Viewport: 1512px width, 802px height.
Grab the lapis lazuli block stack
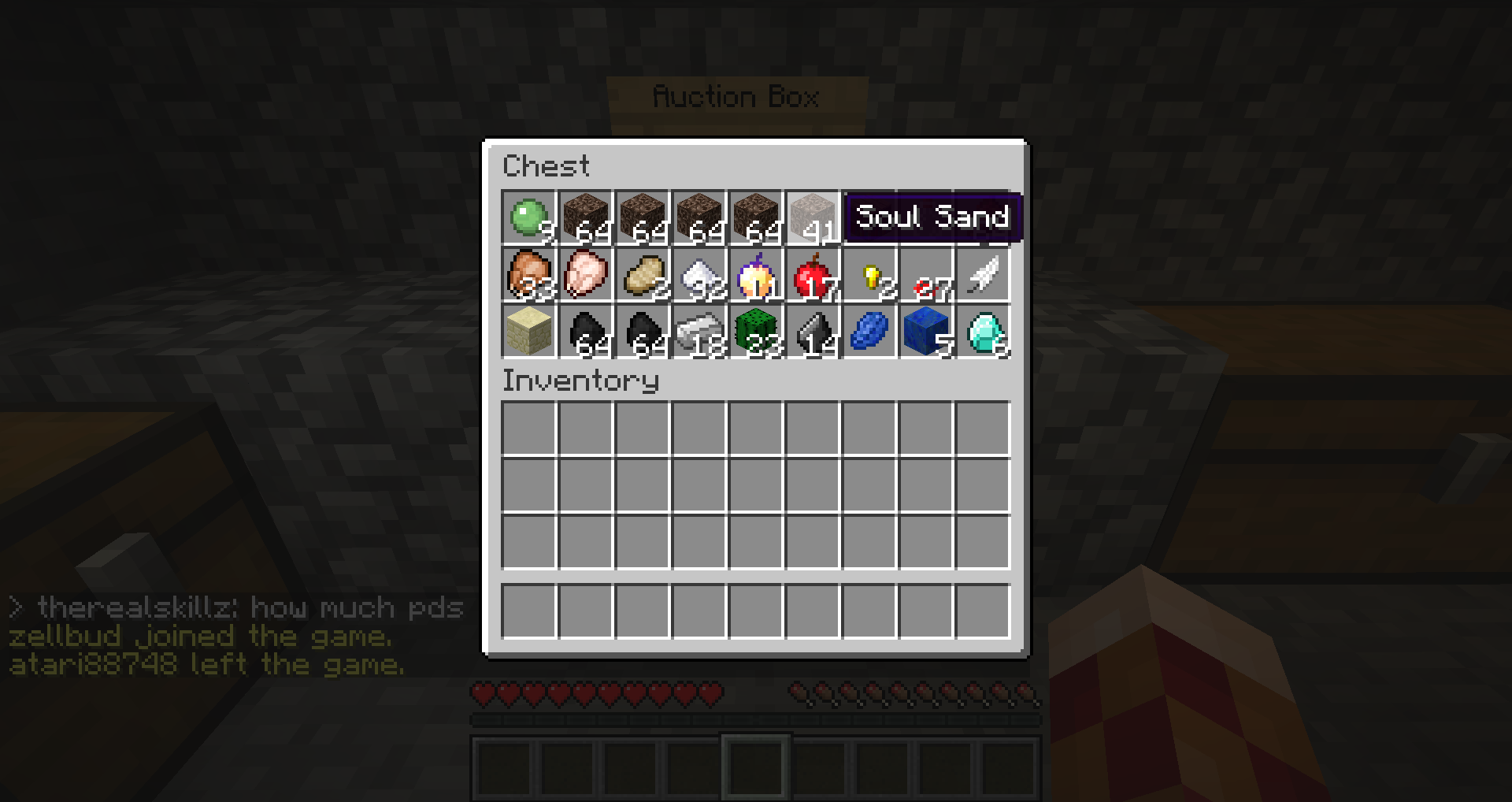coord(925,331)
